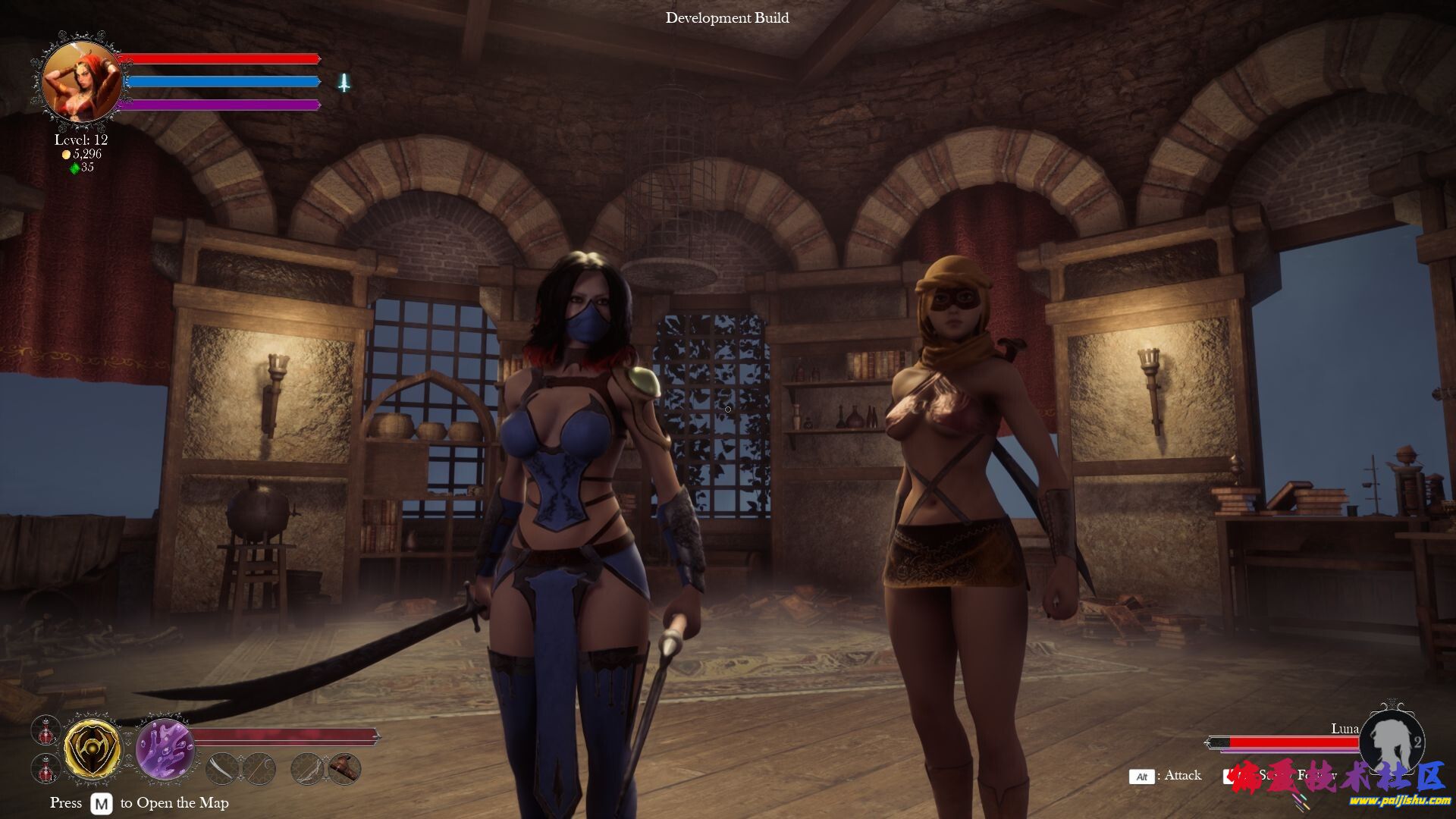This screenshot has width=1456, height=819.
Task: Select the leather quiver slot
Action: 344,769
